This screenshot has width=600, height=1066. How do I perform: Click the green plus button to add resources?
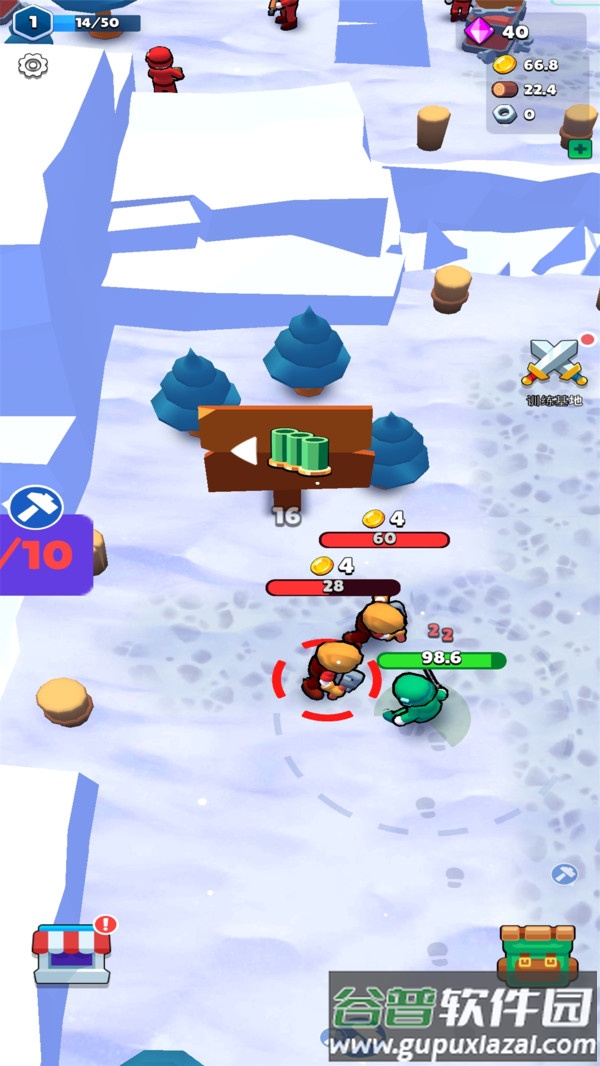pyautogui.click(x=579, y=149)
